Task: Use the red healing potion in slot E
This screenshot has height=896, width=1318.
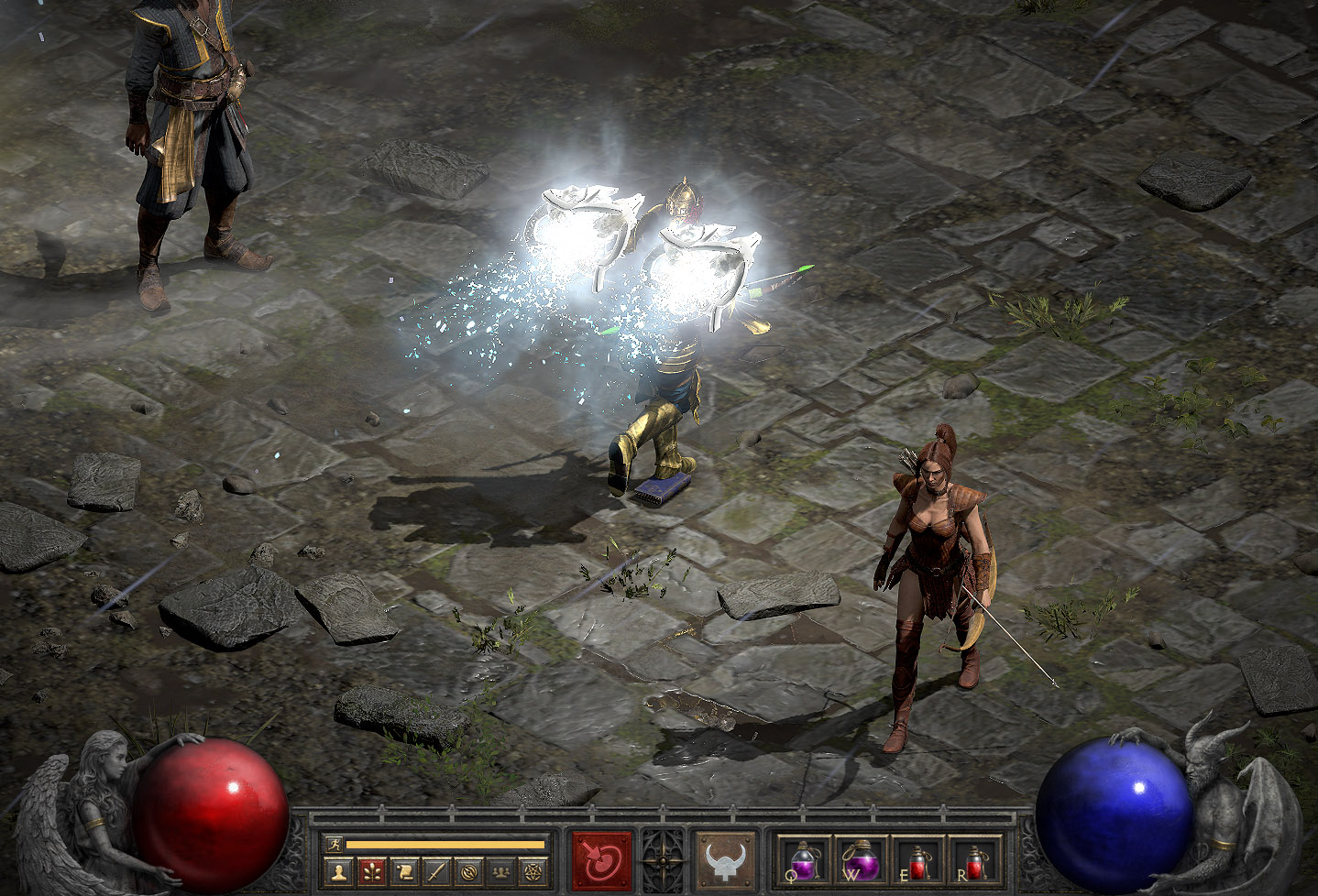Action: point(917,860)
